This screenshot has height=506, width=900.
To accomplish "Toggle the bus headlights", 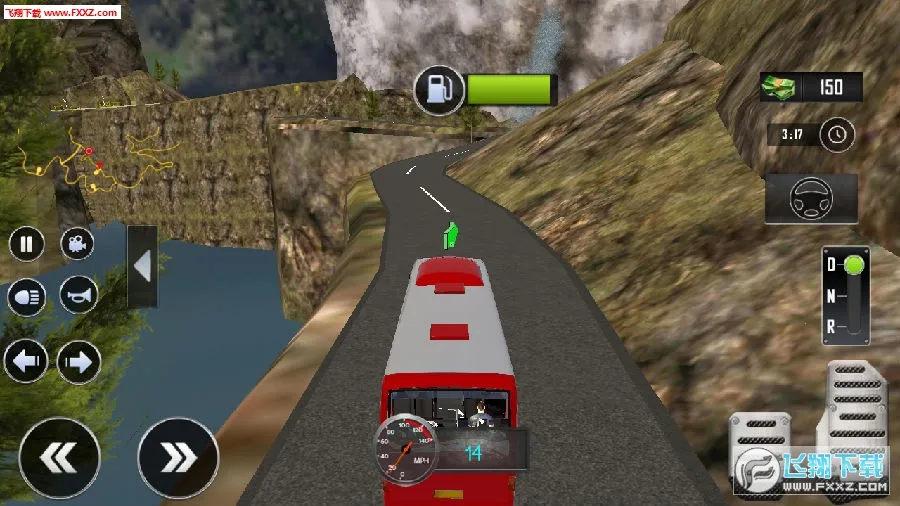I will 27,296.
